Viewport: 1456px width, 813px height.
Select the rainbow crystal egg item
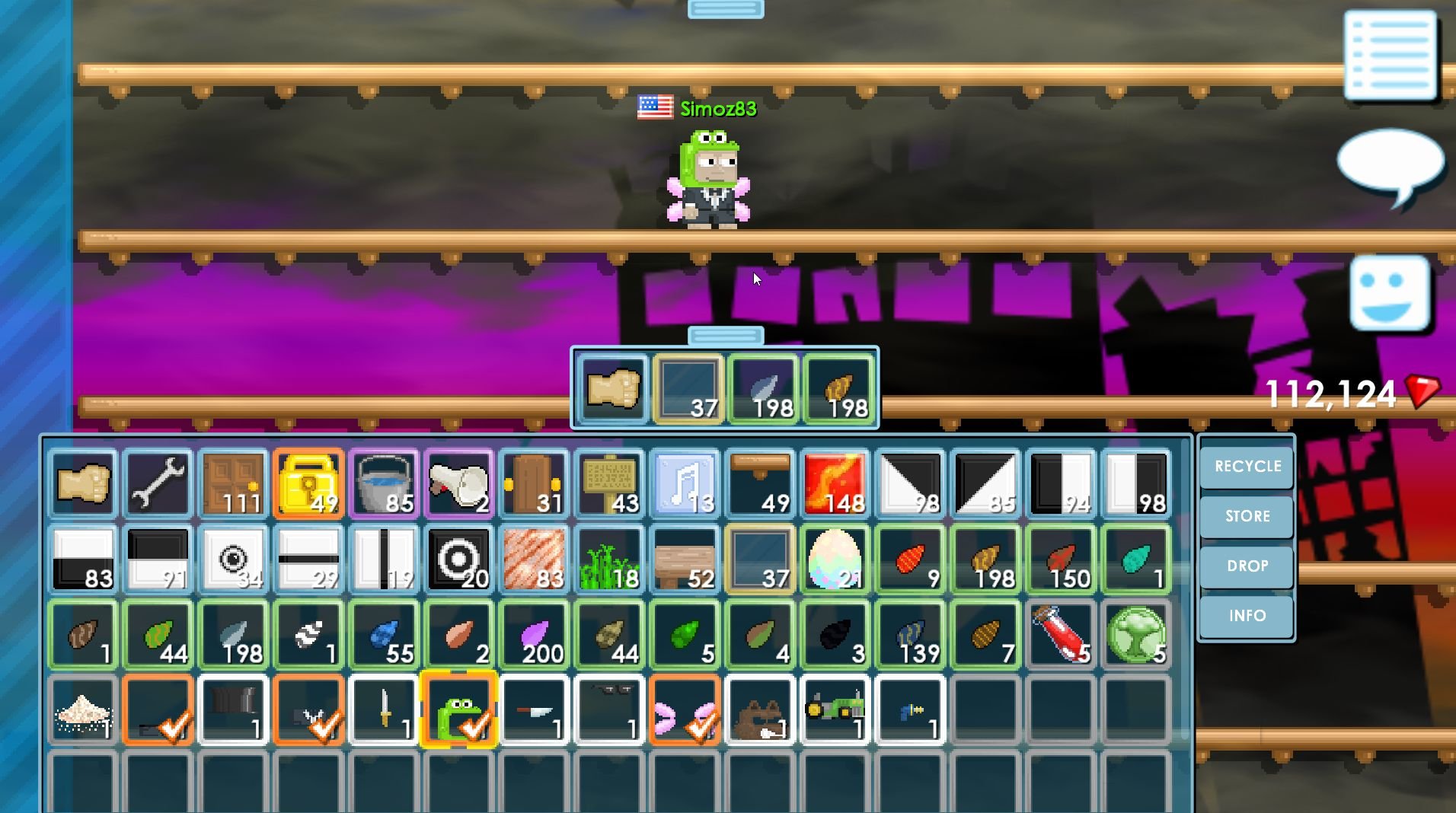pyautogui.click(x=835, y=558)
